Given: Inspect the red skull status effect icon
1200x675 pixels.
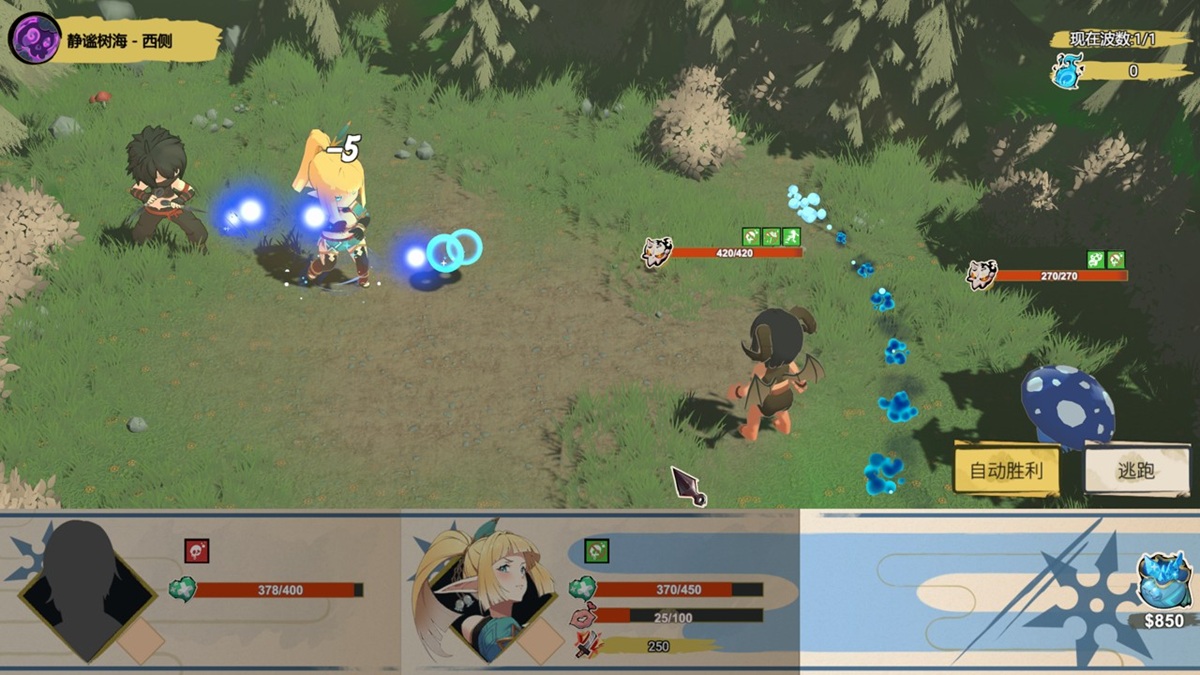Looking at the screenshot, I should [x=197, y=551].
